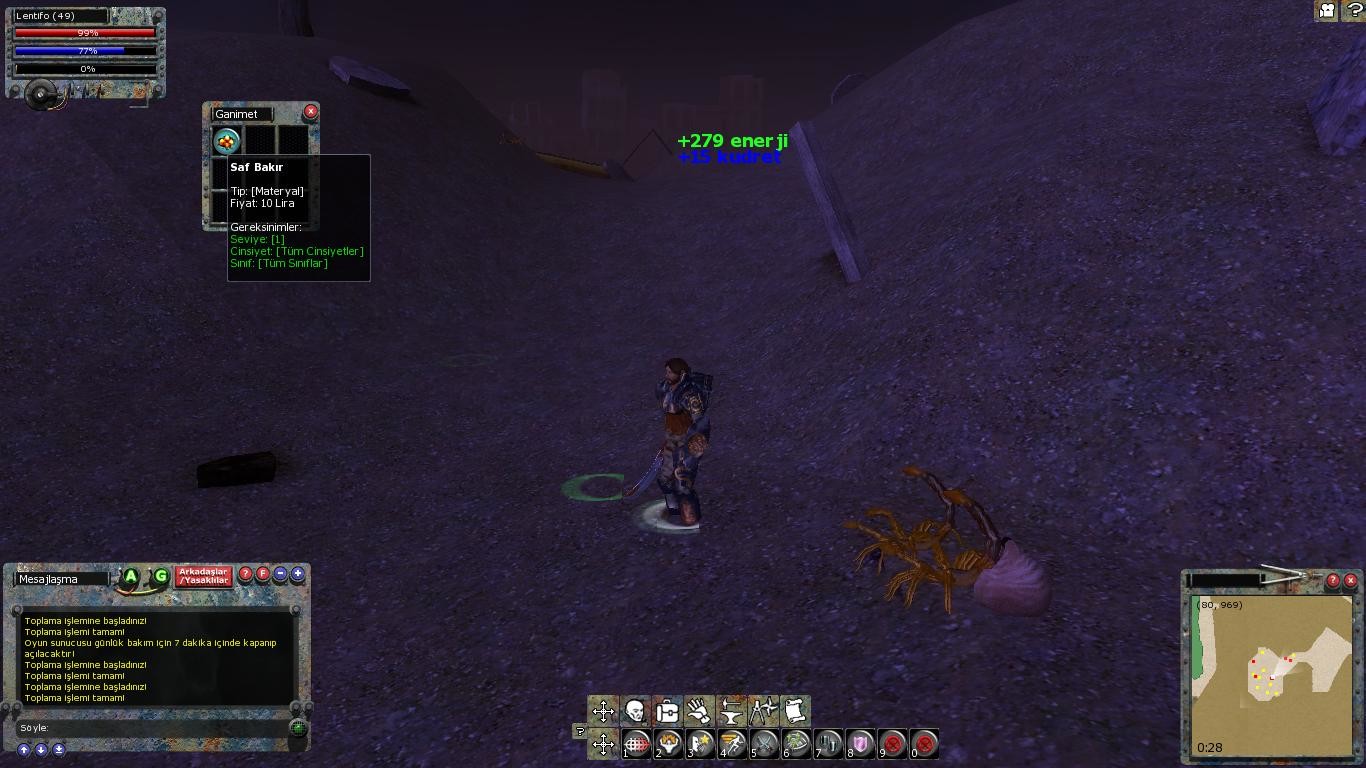
Task: Open the anvil and hammer crafting icon
Action: 731,711
